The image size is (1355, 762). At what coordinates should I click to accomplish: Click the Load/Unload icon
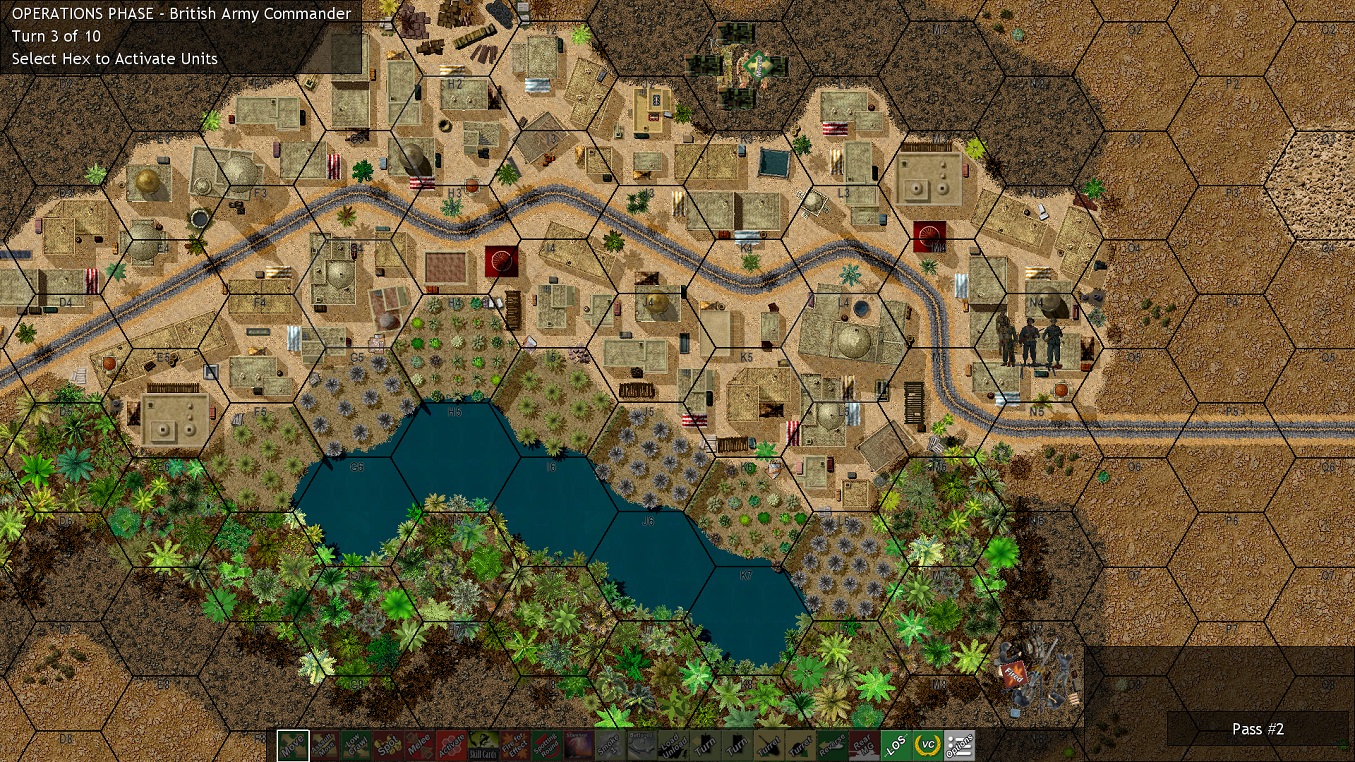point(674,745)
